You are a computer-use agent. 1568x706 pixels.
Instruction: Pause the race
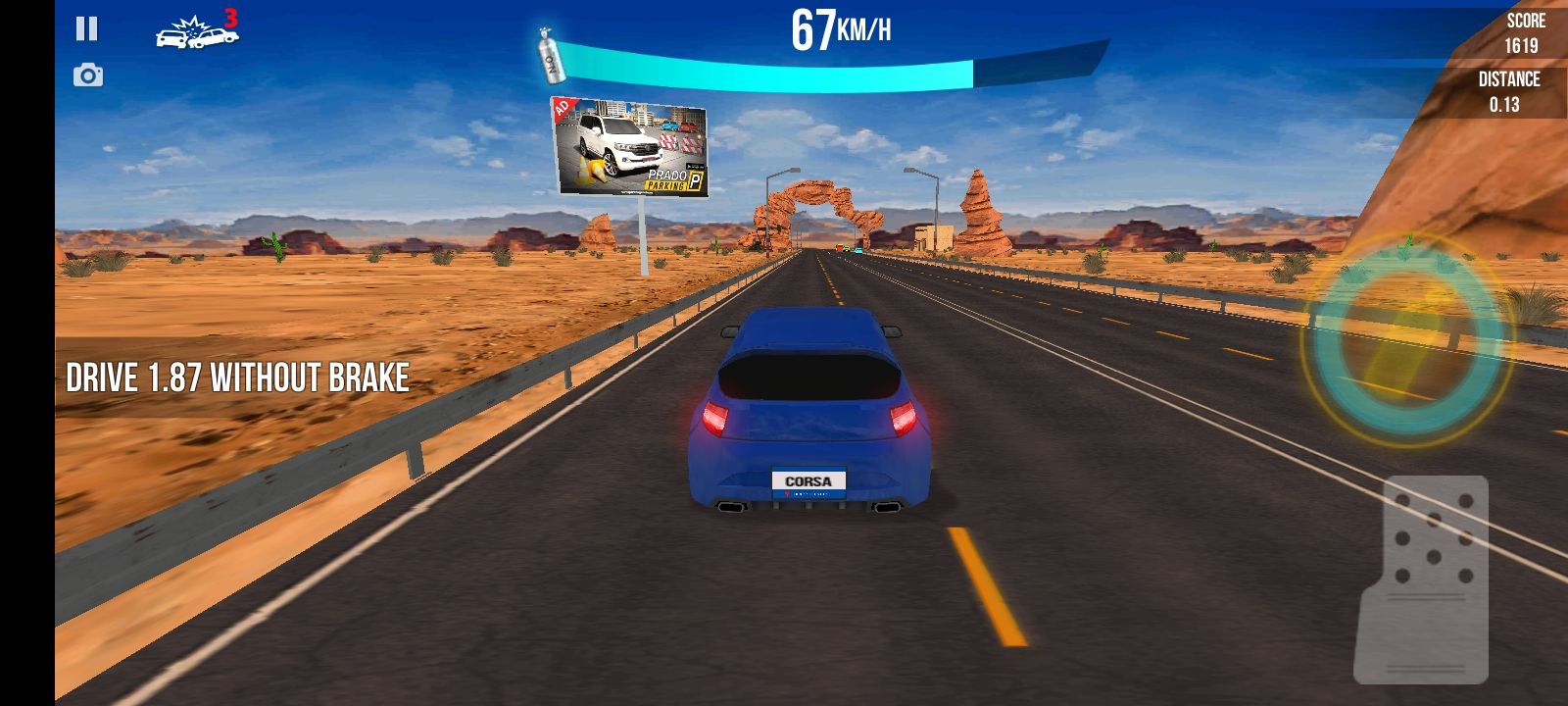(87, 28)
